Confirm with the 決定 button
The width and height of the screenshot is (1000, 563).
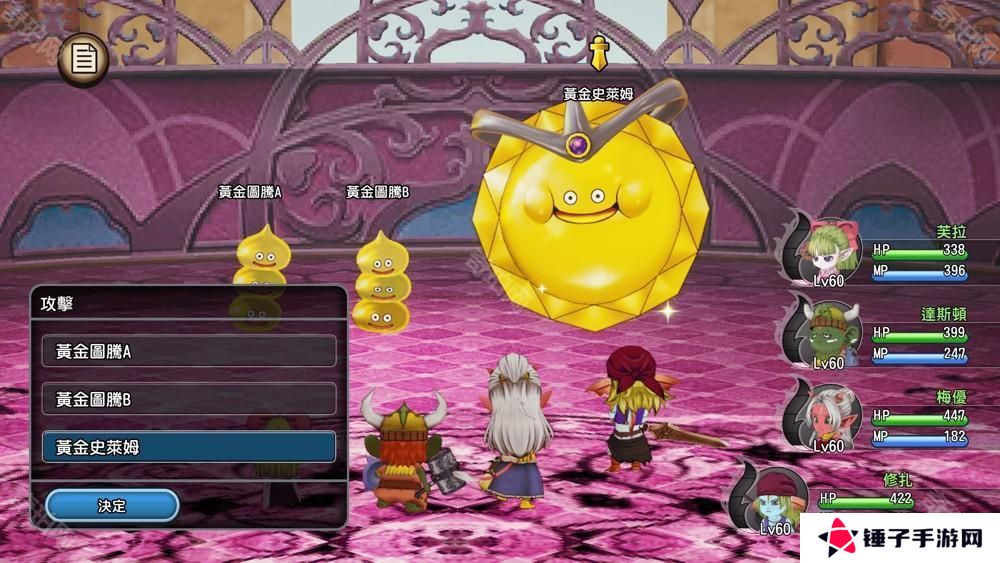112,506
